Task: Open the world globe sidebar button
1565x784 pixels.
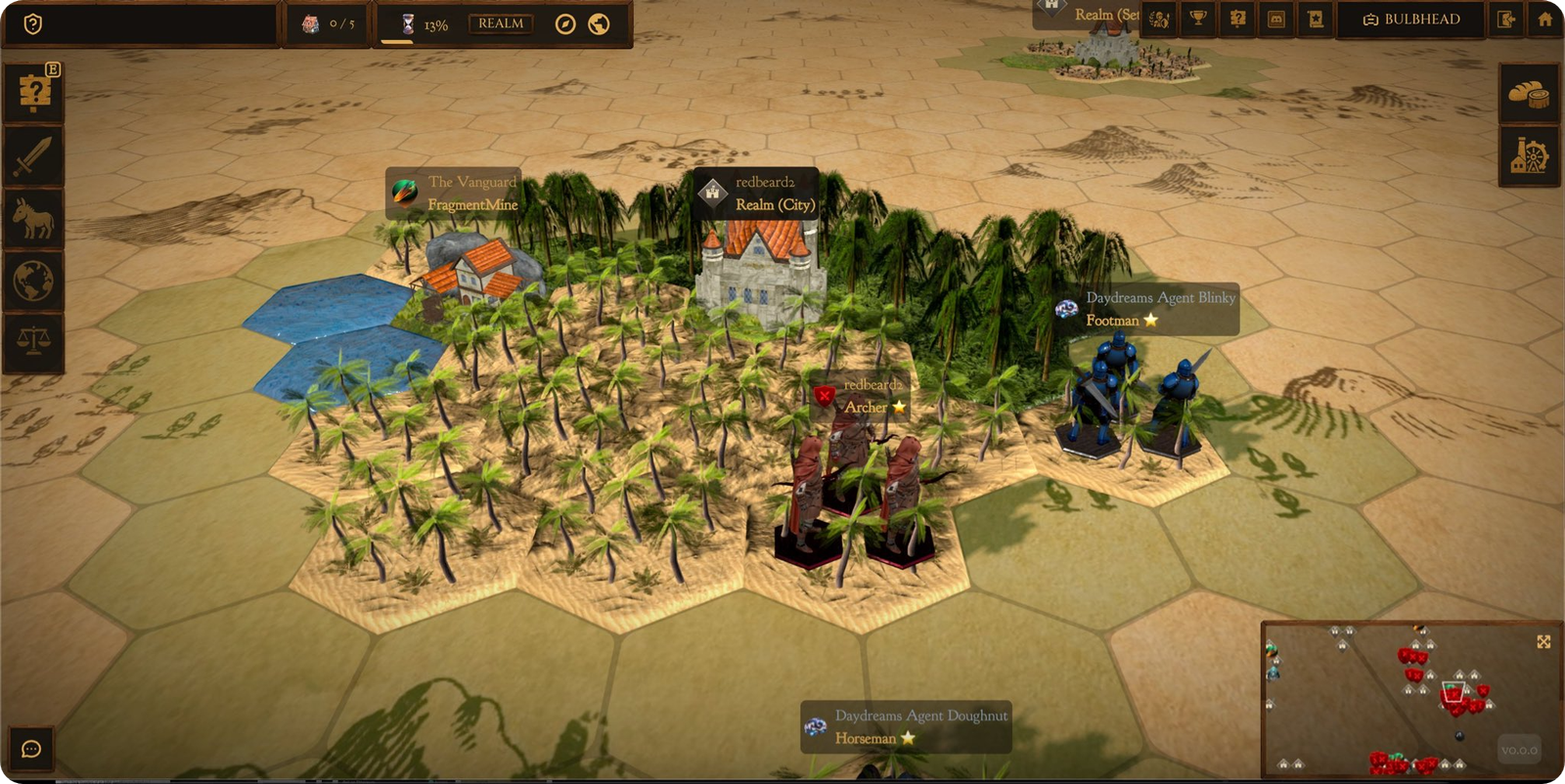Action: (x=34, y=281)
